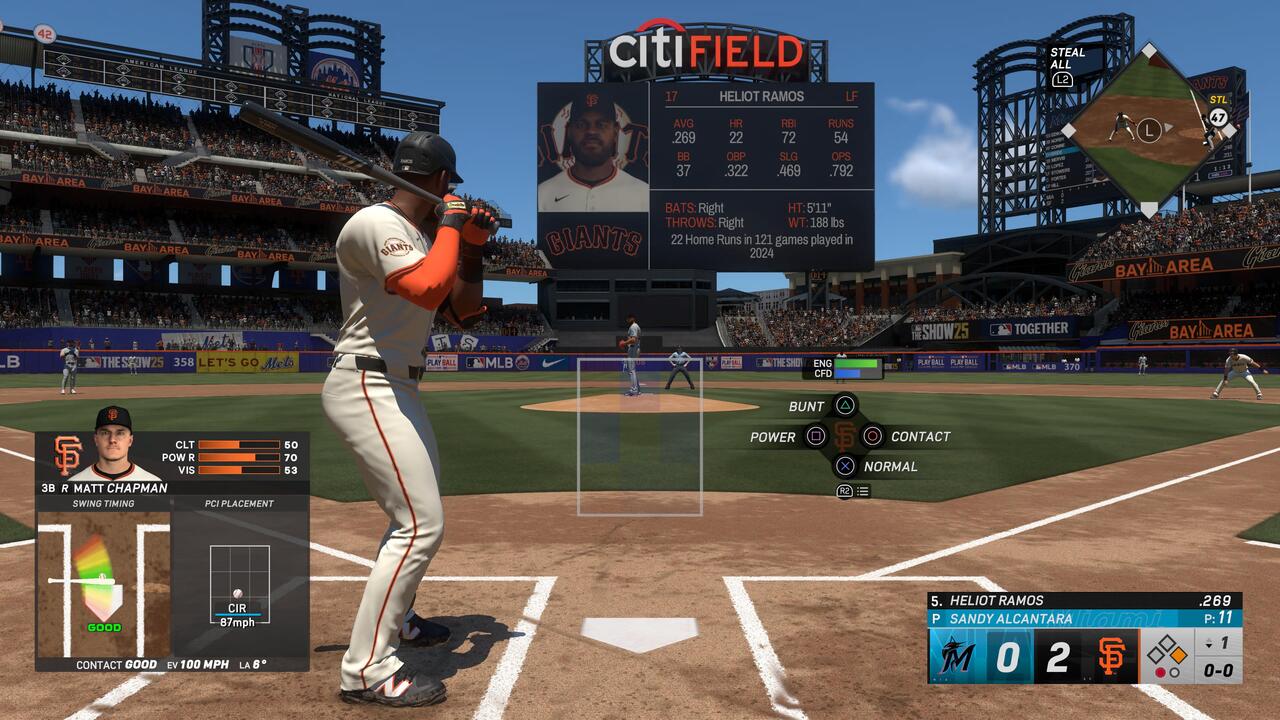Click the strike zone box
Image resolution: width=1280 pixels, height=720 pixels.
click(x=640, y=437)
